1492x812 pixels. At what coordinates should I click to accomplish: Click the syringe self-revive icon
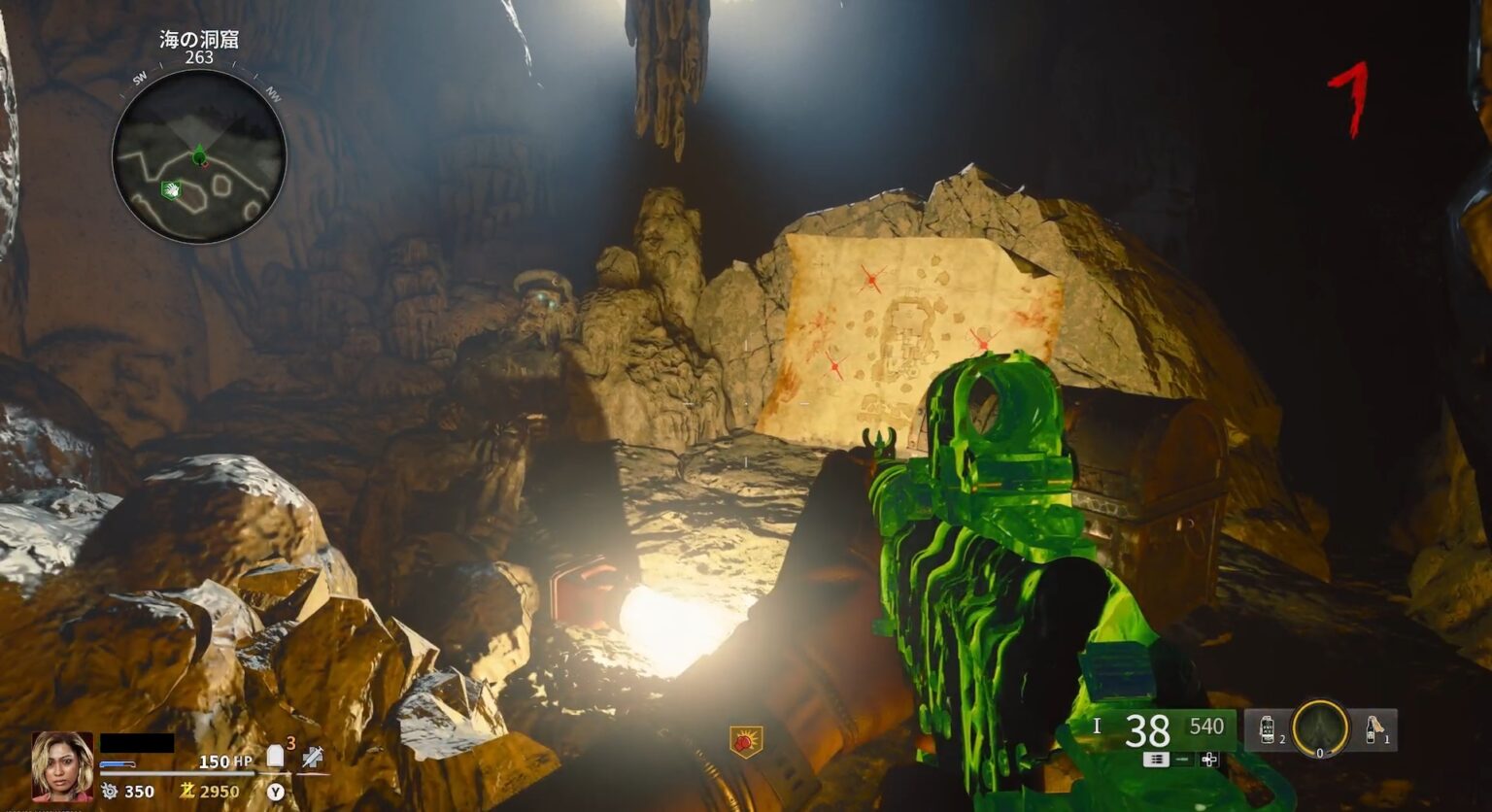312,758
